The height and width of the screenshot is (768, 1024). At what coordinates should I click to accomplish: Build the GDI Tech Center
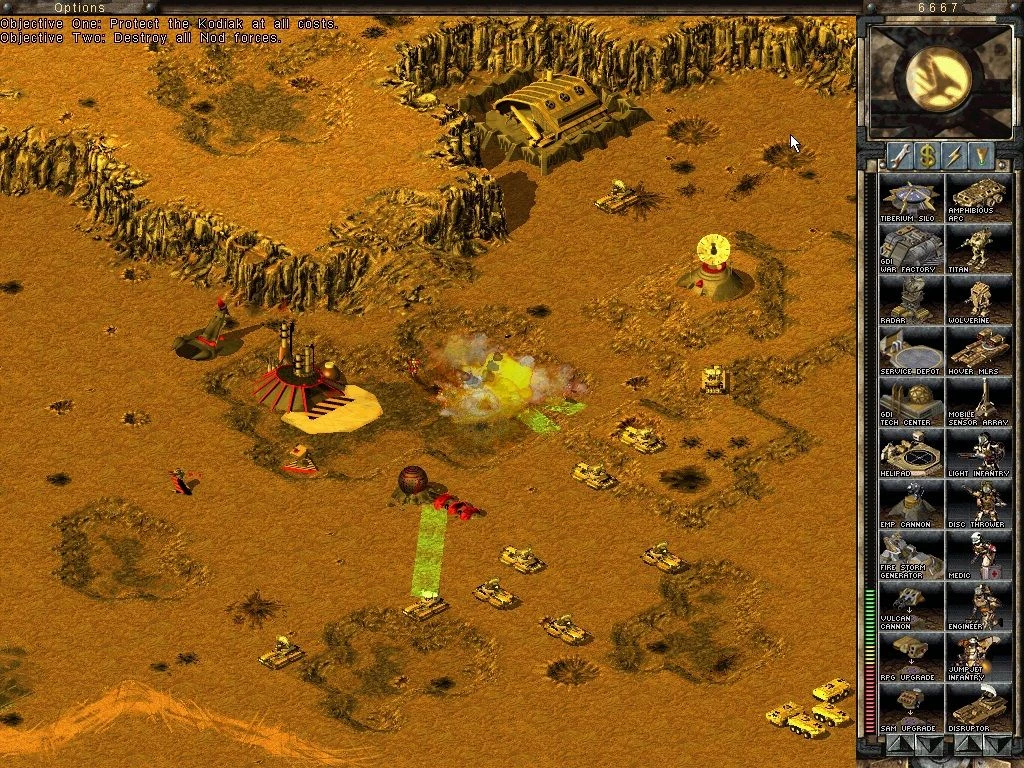tap(910, 402)
